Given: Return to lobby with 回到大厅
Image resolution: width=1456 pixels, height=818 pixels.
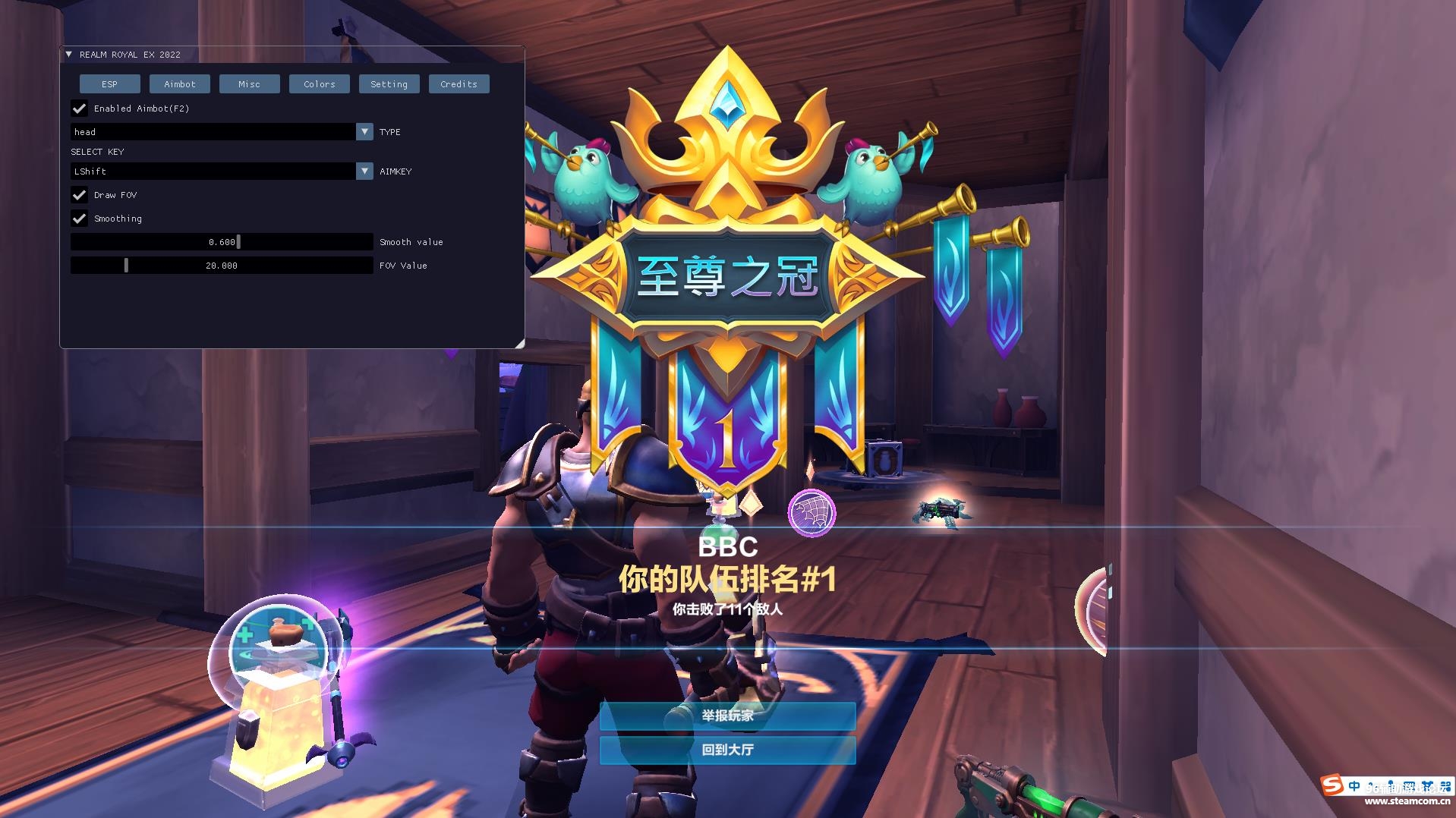Looking at the screenshot, I should coord(727,750).
